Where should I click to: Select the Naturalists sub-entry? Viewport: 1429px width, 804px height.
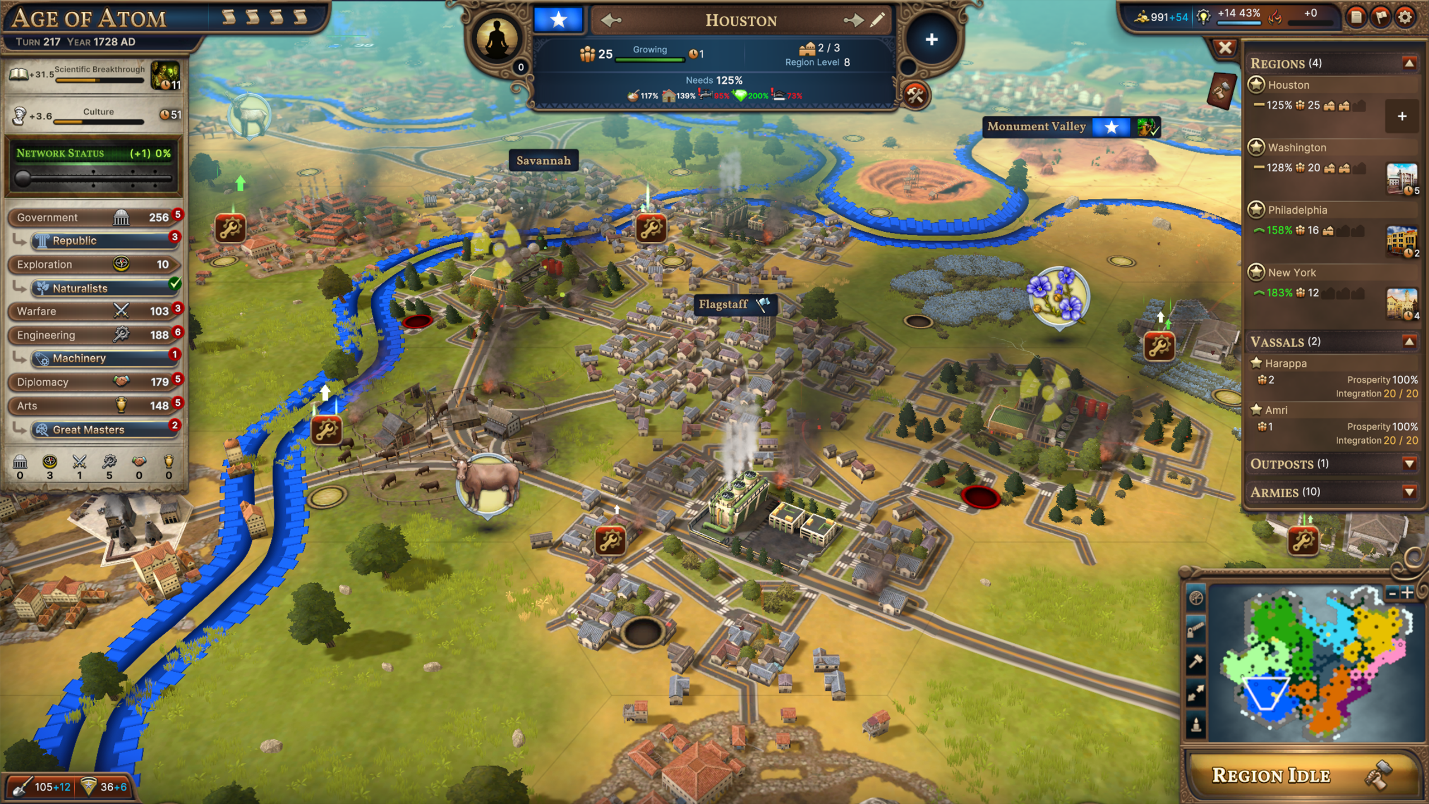pyautogui.click(x=100, y=288)
